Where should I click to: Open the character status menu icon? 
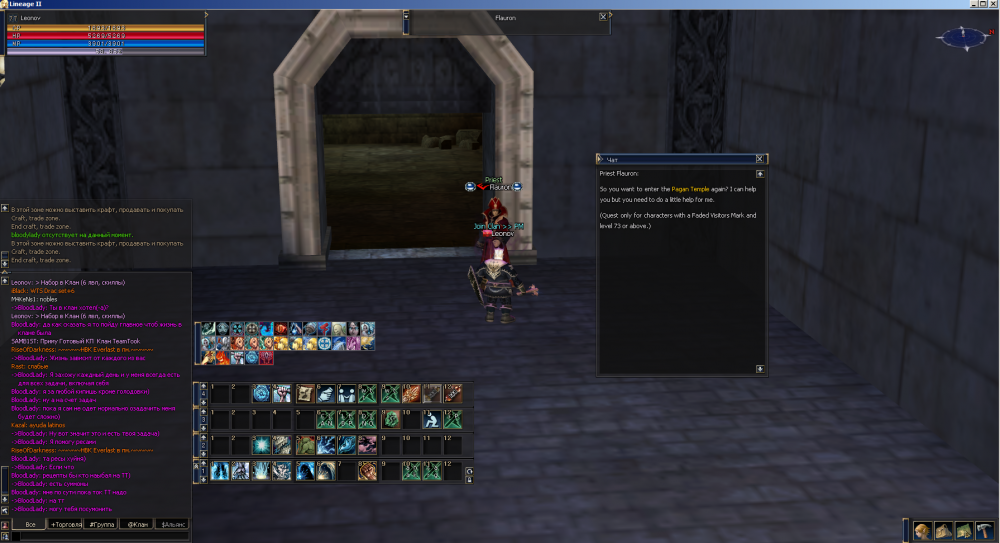tap(923, 530)
